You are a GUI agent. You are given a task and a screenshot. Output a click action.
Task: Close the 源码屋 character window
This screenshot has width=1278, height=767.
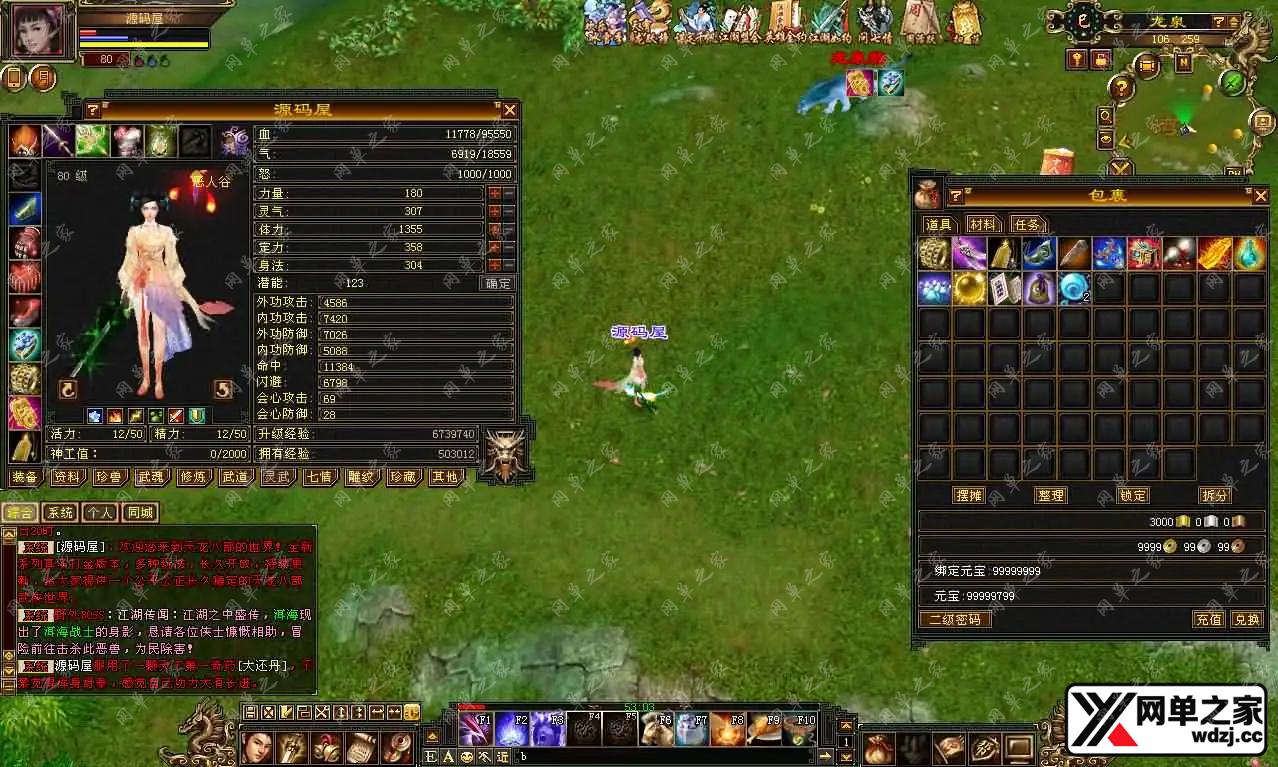510,110
